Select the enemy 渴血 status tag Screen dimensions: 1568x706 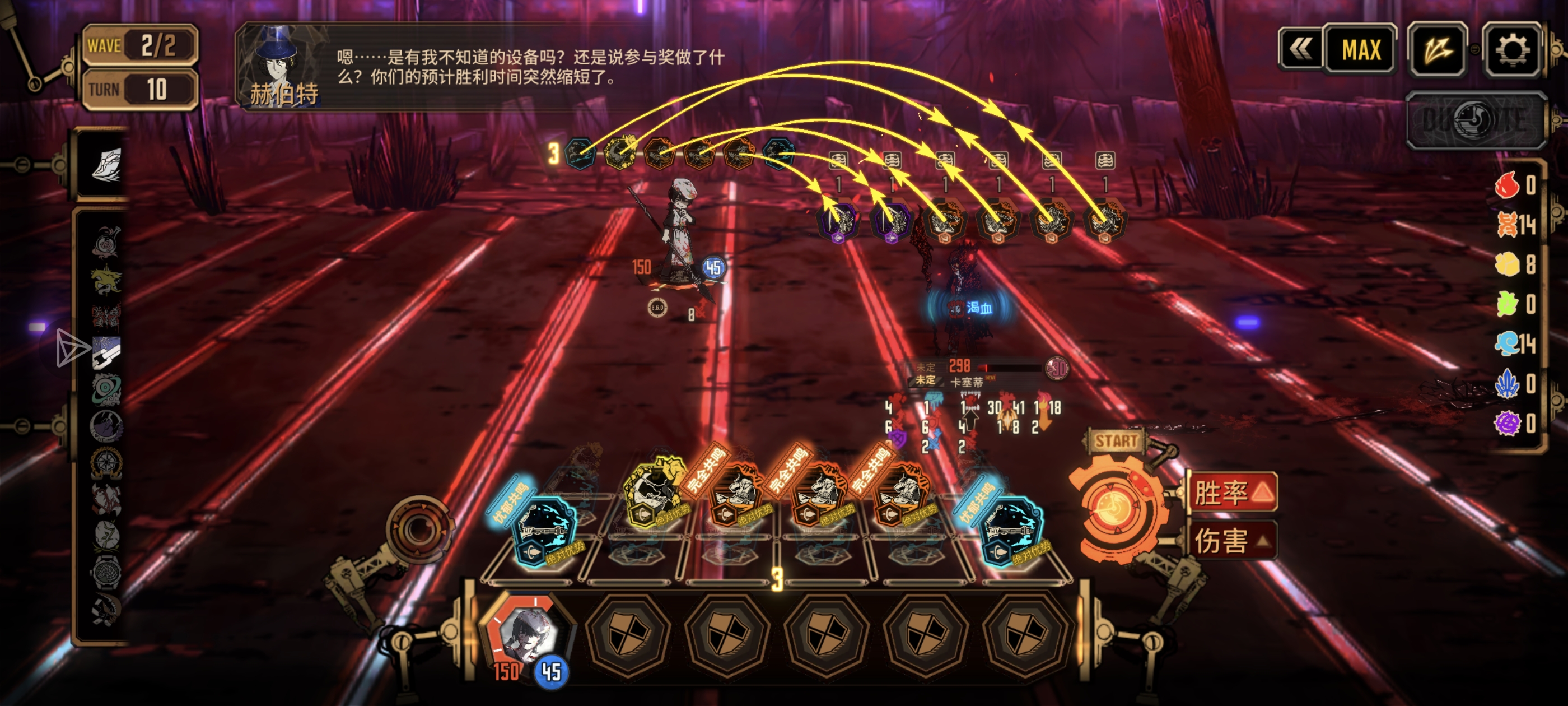pos(972,308)
